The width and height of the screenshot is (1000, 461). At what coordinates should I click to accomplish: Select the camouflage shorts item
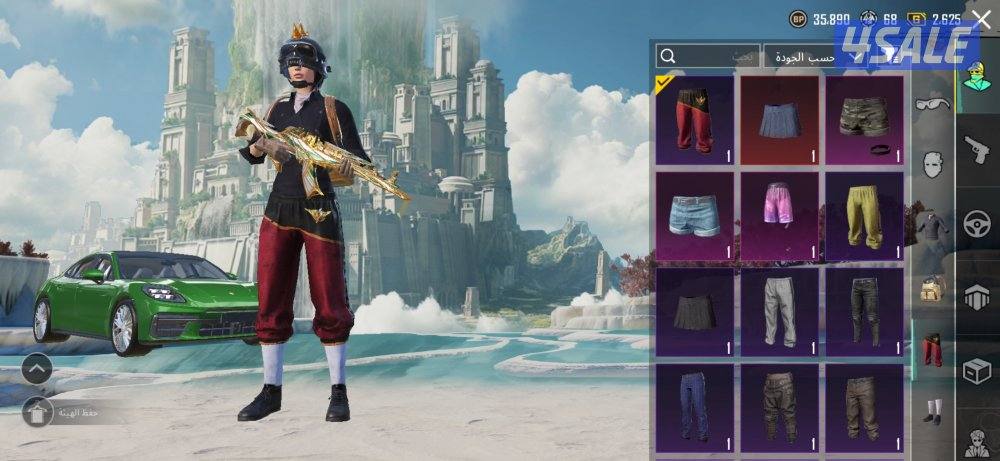point(864,120)
